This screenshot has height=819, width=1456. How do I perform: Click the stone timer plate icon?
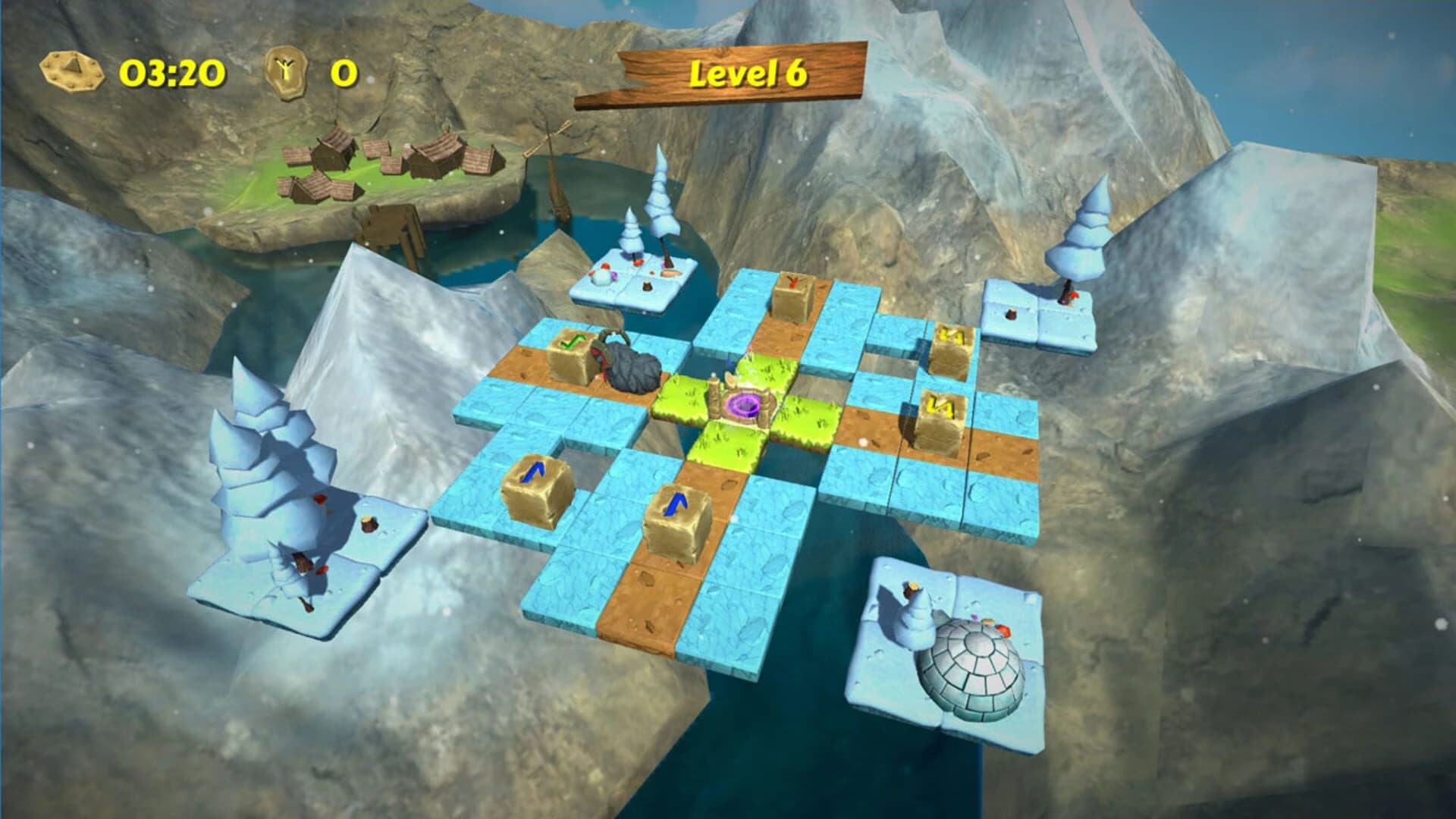[x=72, y=71]
